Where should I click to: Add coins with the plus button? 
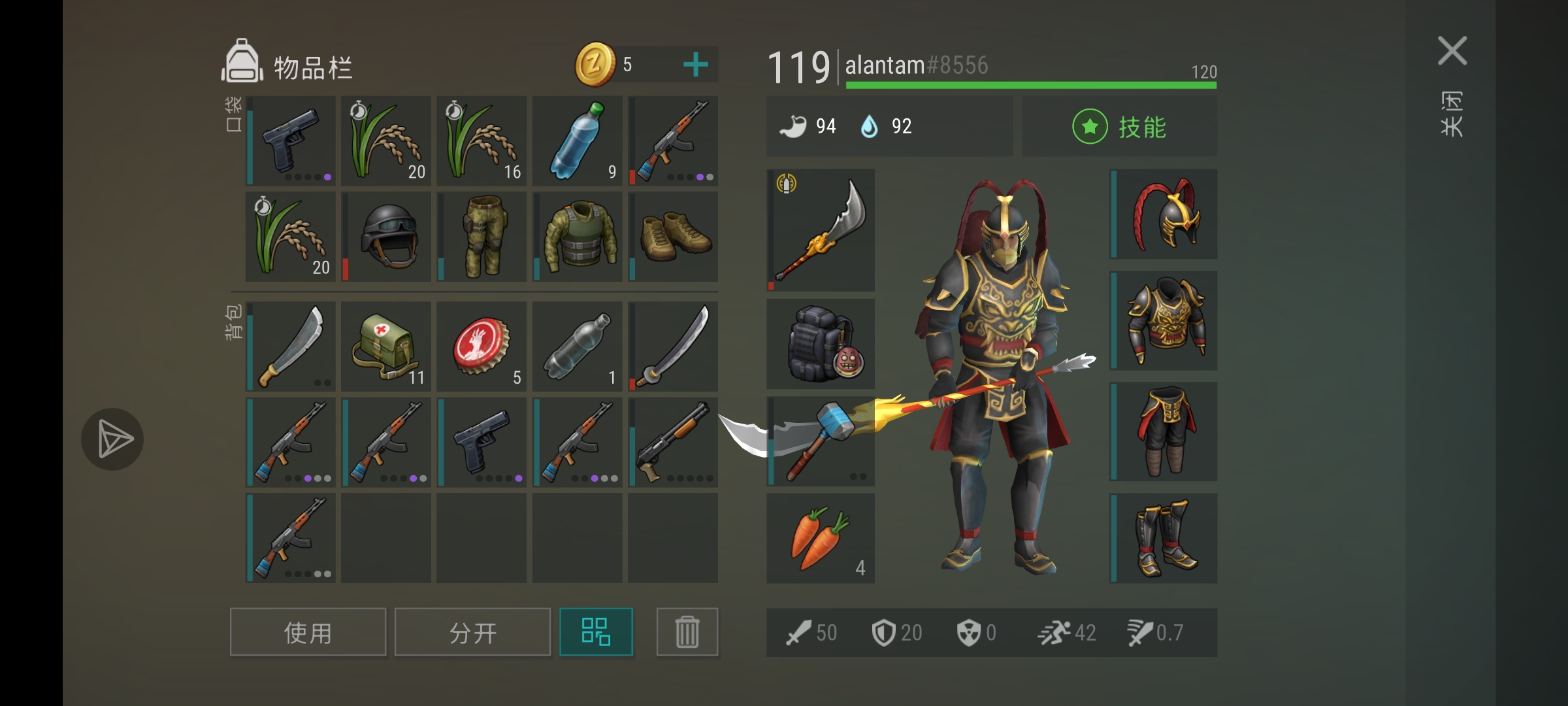(695, 65)
